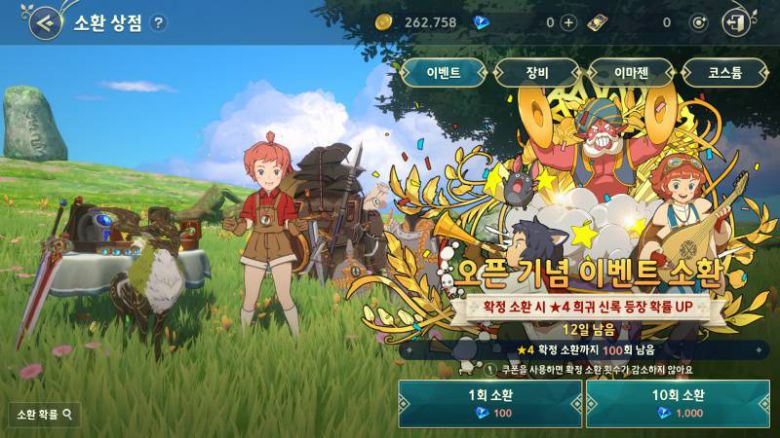The height and width of the screenshot is (438, 780).
Task: Open the summon shop help question mark
Action: tap(158, 23)
